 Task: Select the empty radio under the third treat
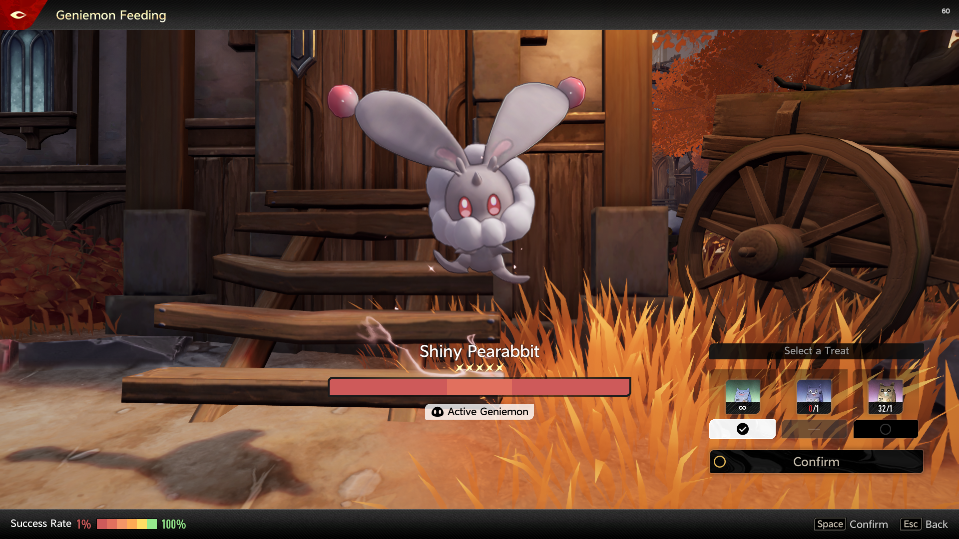click(885, 429)
